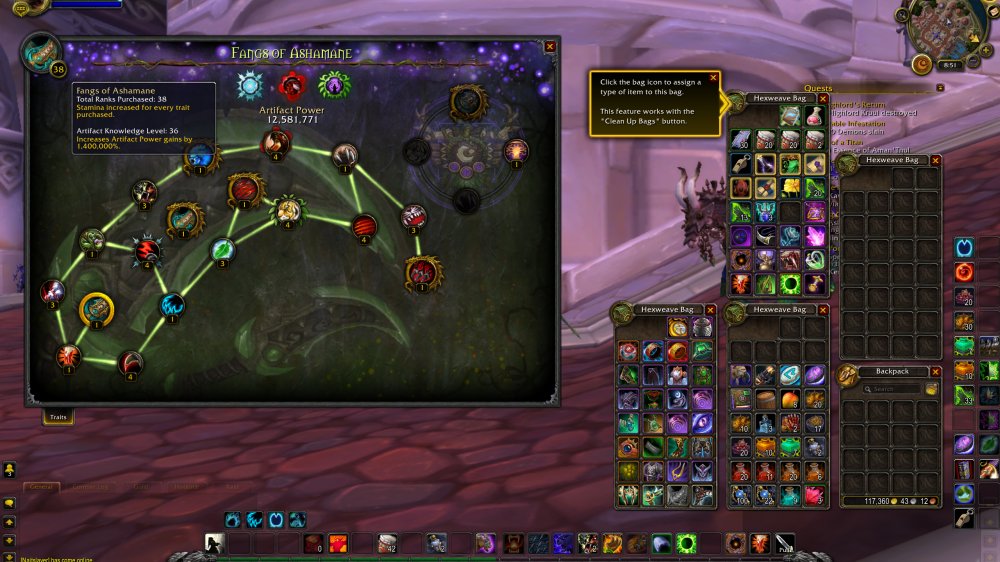Select the blue frost relic slot

point(249,86)
